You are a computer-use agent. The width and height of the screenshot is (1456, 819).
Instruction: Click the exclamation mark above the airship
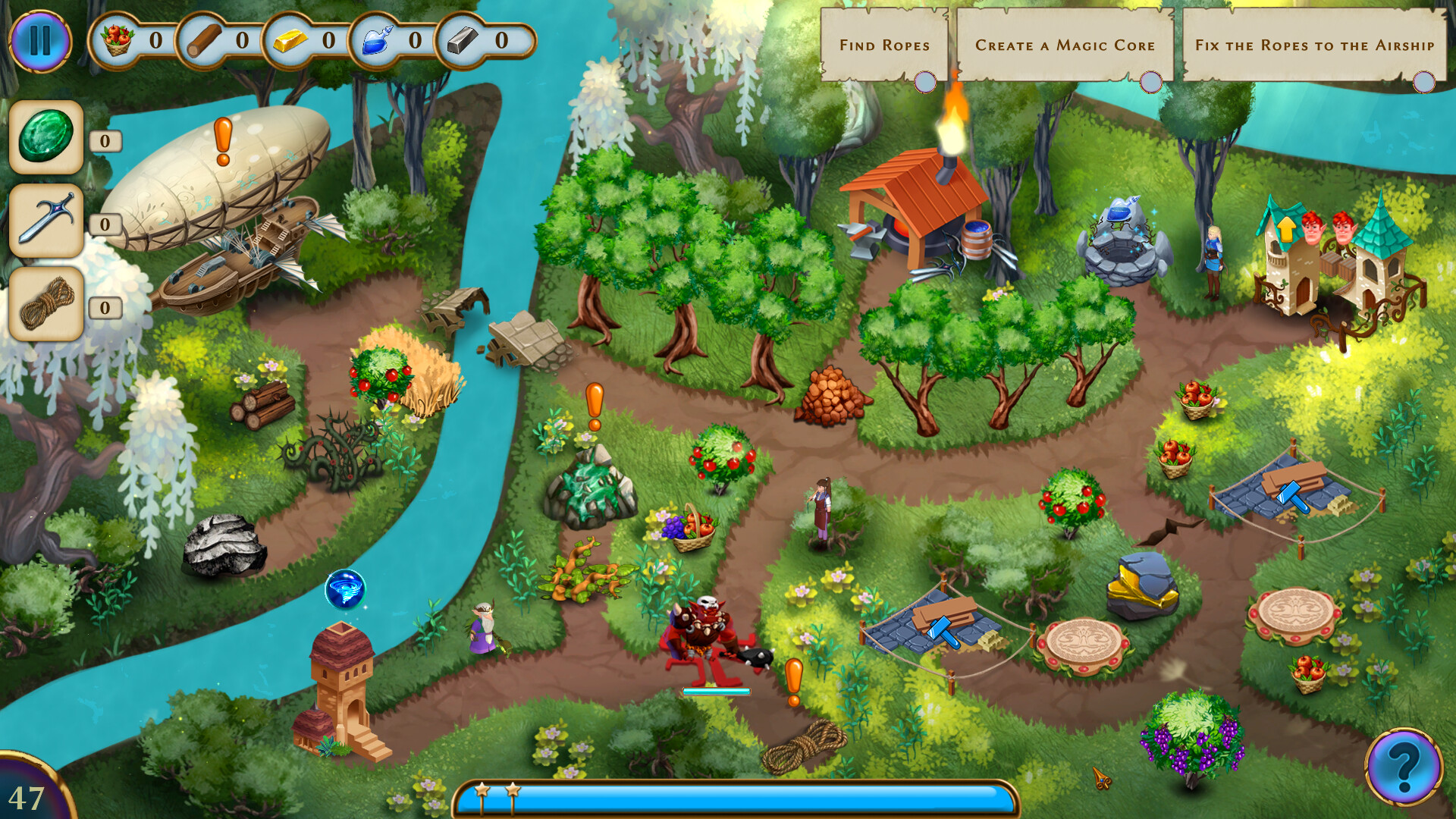coord(221,140)
